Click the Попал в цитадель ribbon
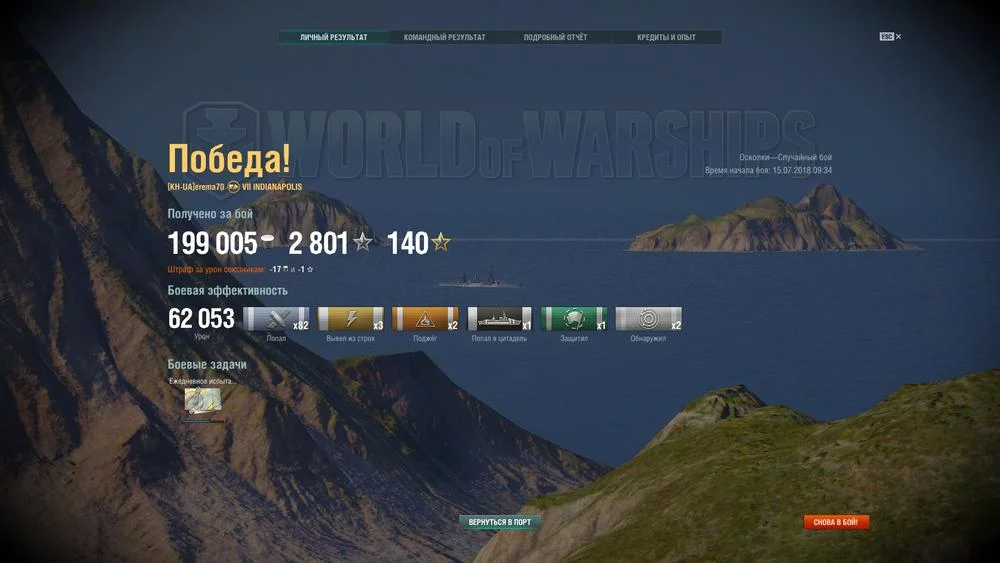This screenshot has height=563, width=1000. (500, 320)
